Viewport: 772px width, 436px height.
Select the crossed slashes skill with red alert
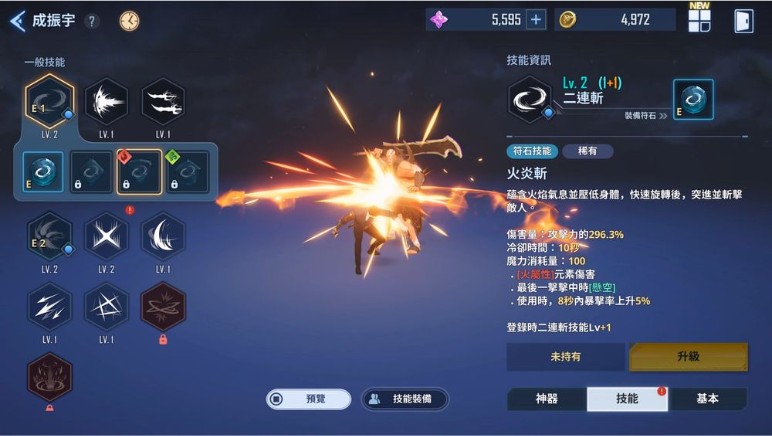coord(105,238)
